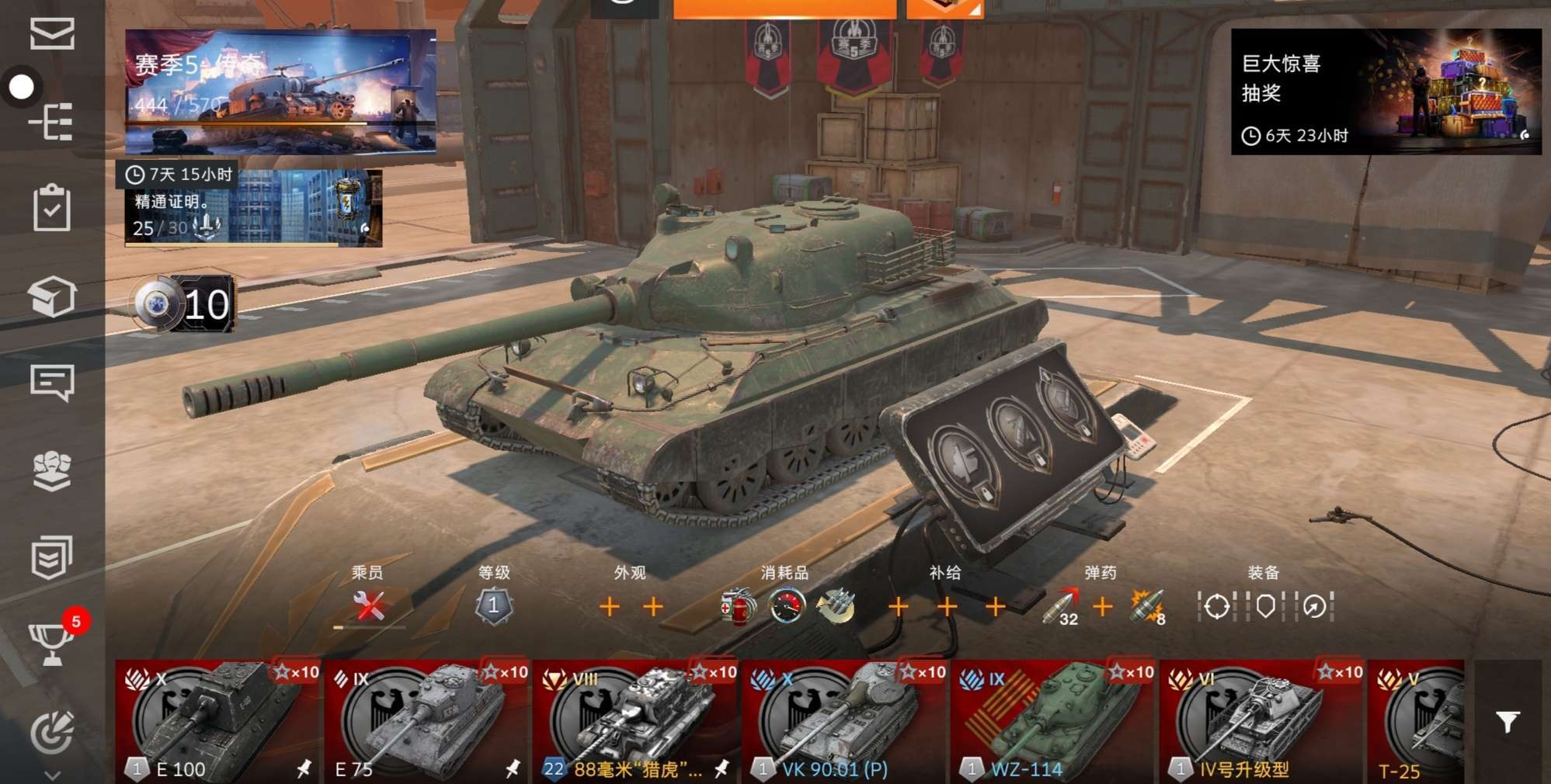Open the storage box icon
Image resolution: width=1551 pixels, height=784 pixels.
[52, 297]
